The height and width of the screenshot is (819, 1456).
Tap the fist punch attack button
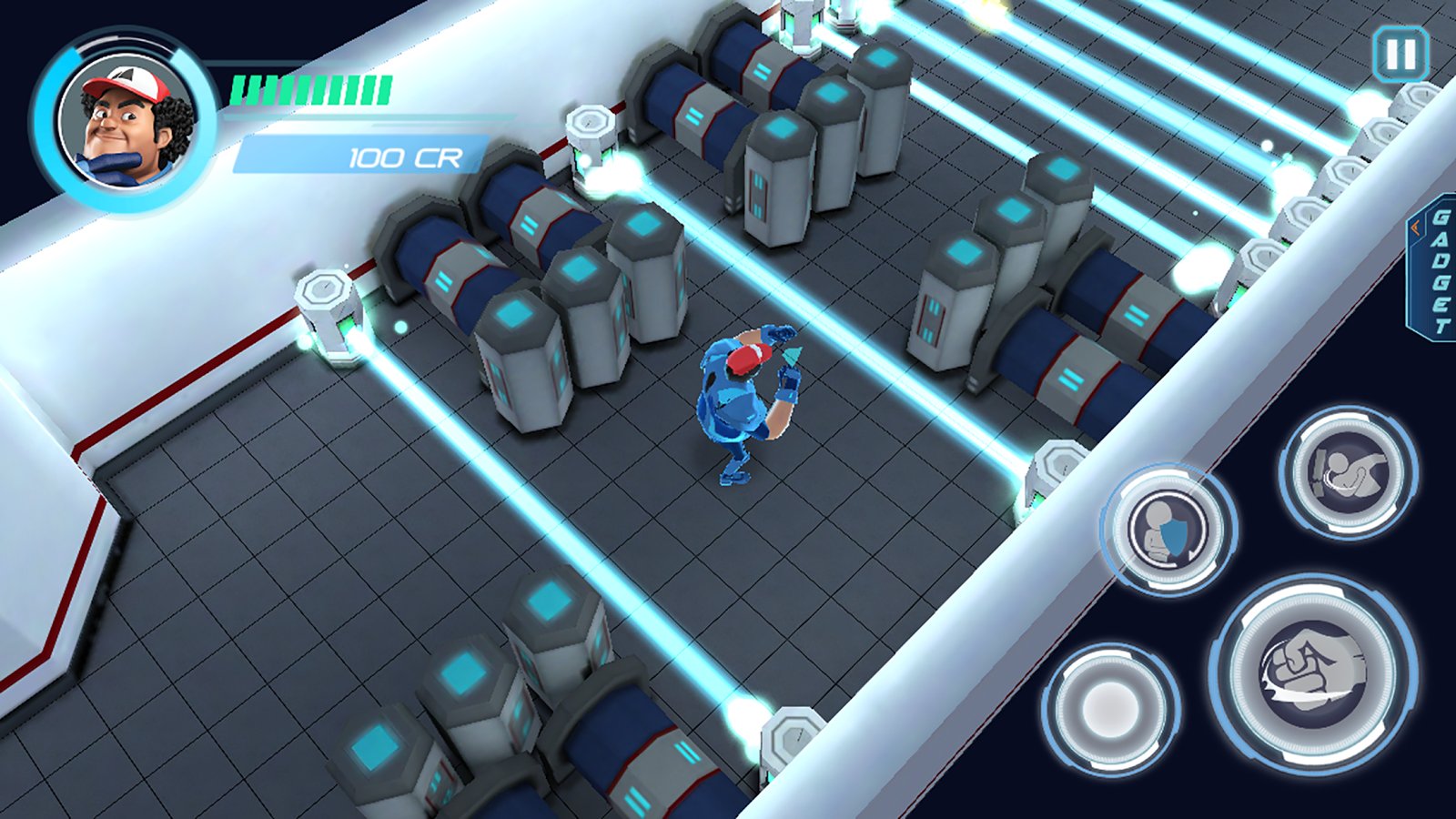1312,672
